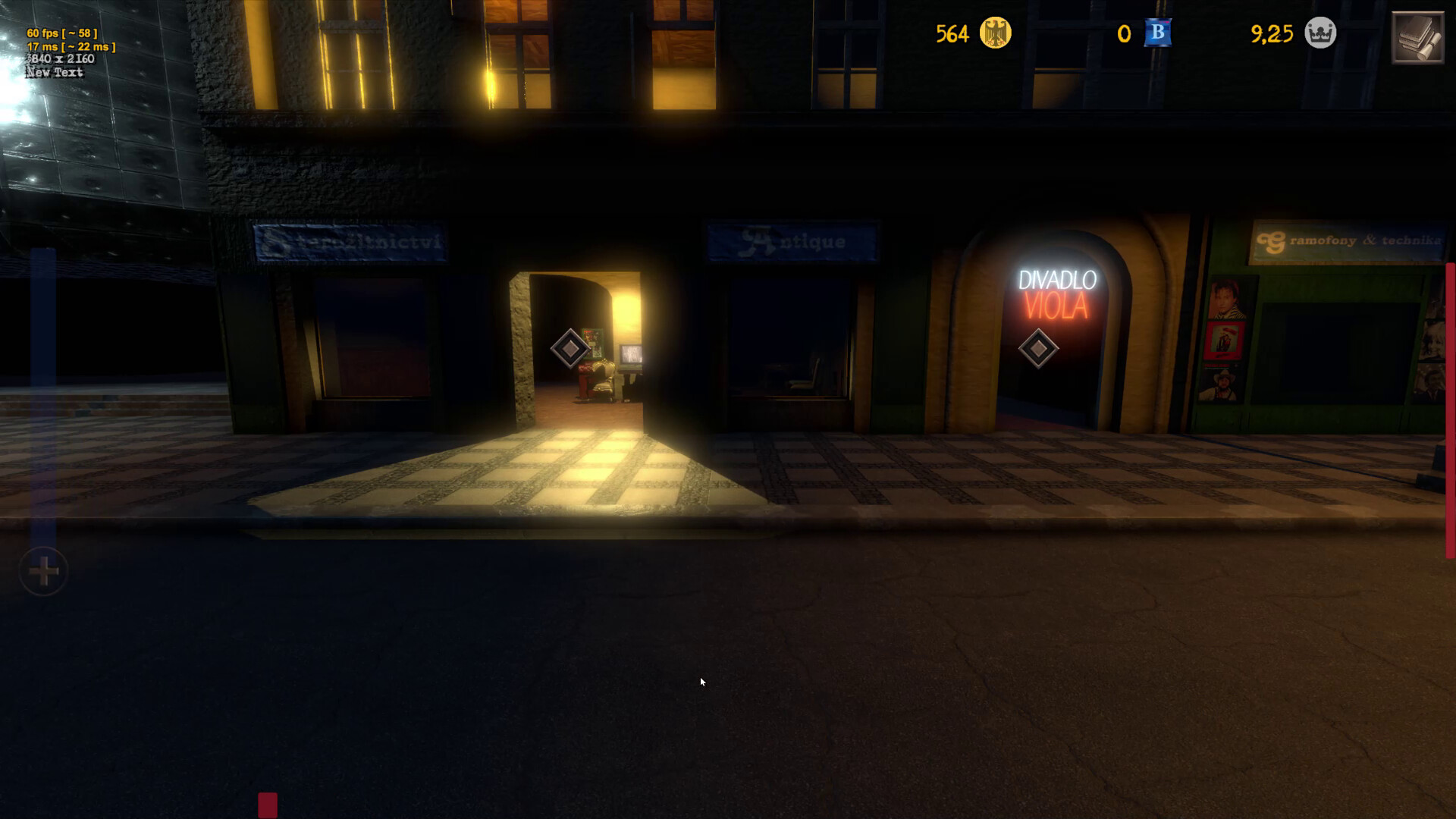Click the plus icon at bottom-left
Image resolution: width=1456 pixels, height=819 pixels.
[43, 571]
